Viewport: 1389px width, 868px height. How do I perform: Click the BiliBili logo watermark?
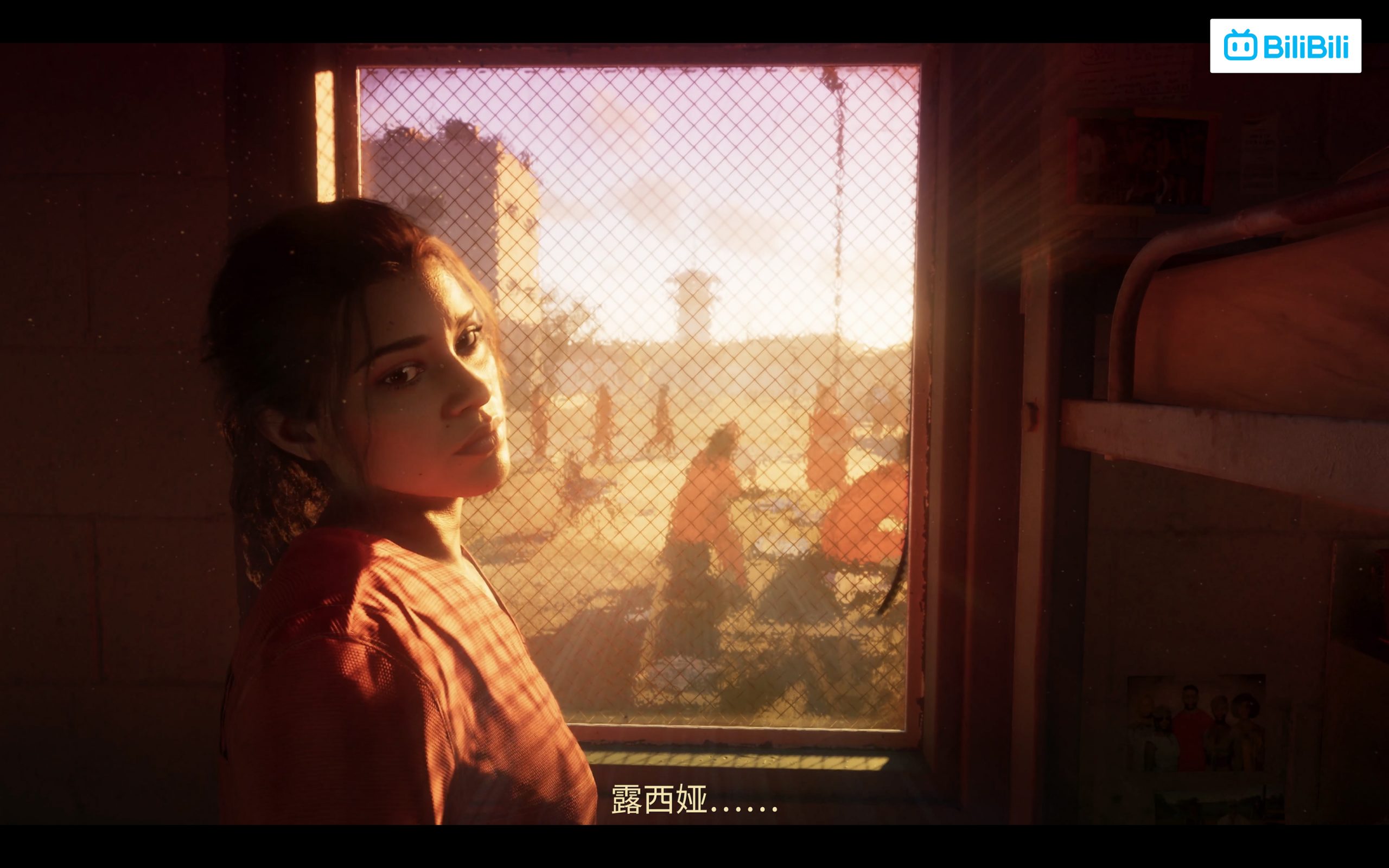pyautogui.click(x=1285, y=46)
